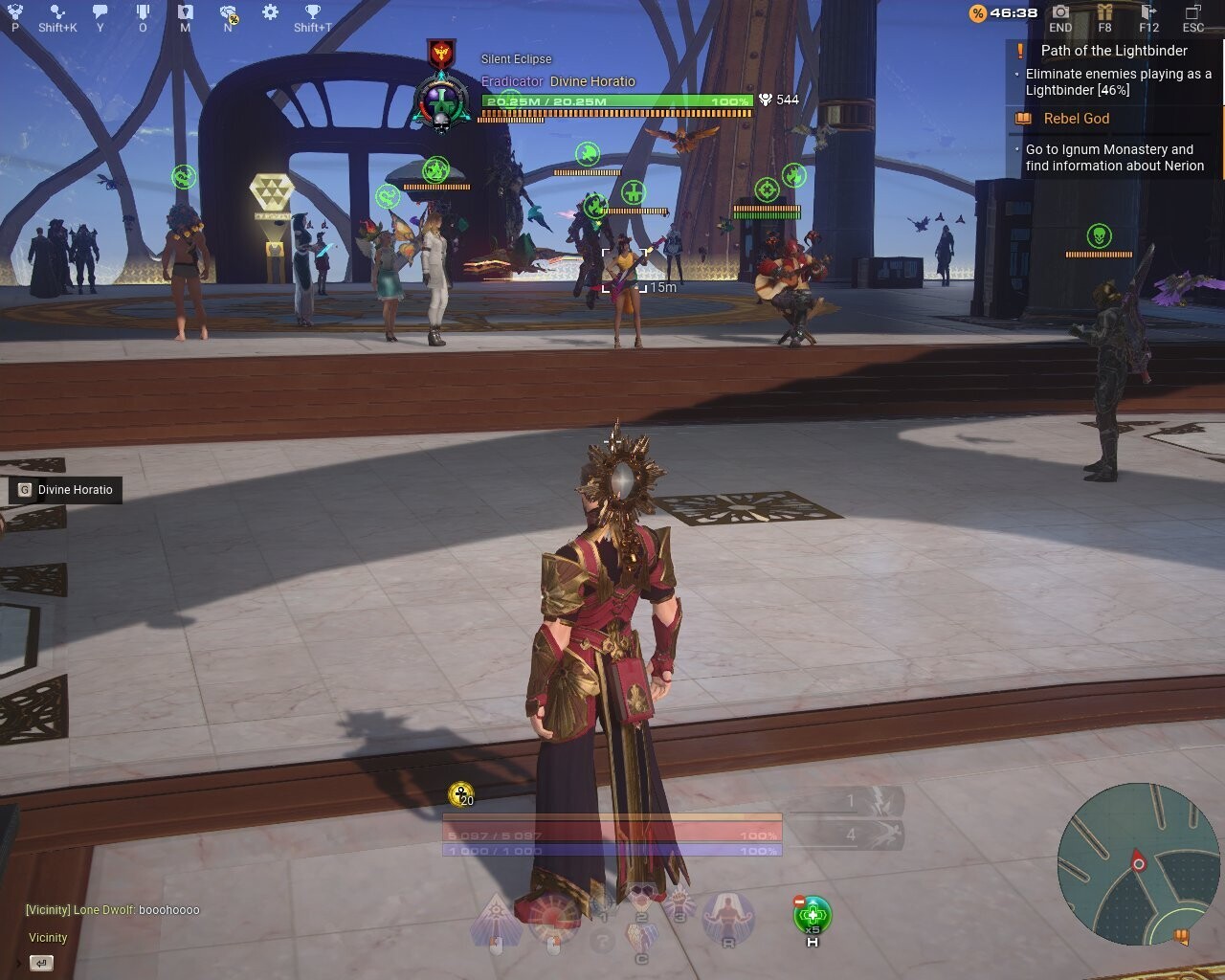Open the map icon in top bar
1225x980 pixels.
[x=185, y=12]
